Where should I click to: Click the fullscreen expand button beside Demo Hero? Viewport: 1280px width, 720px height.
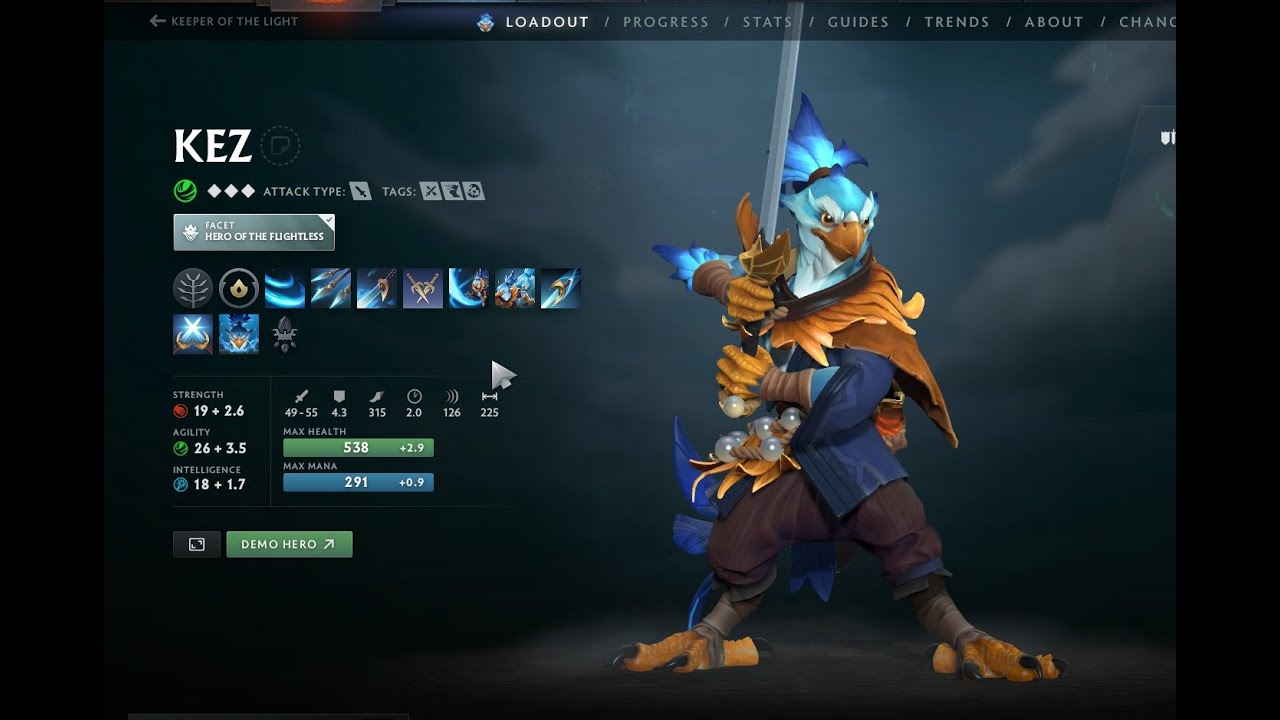[197, 544]
